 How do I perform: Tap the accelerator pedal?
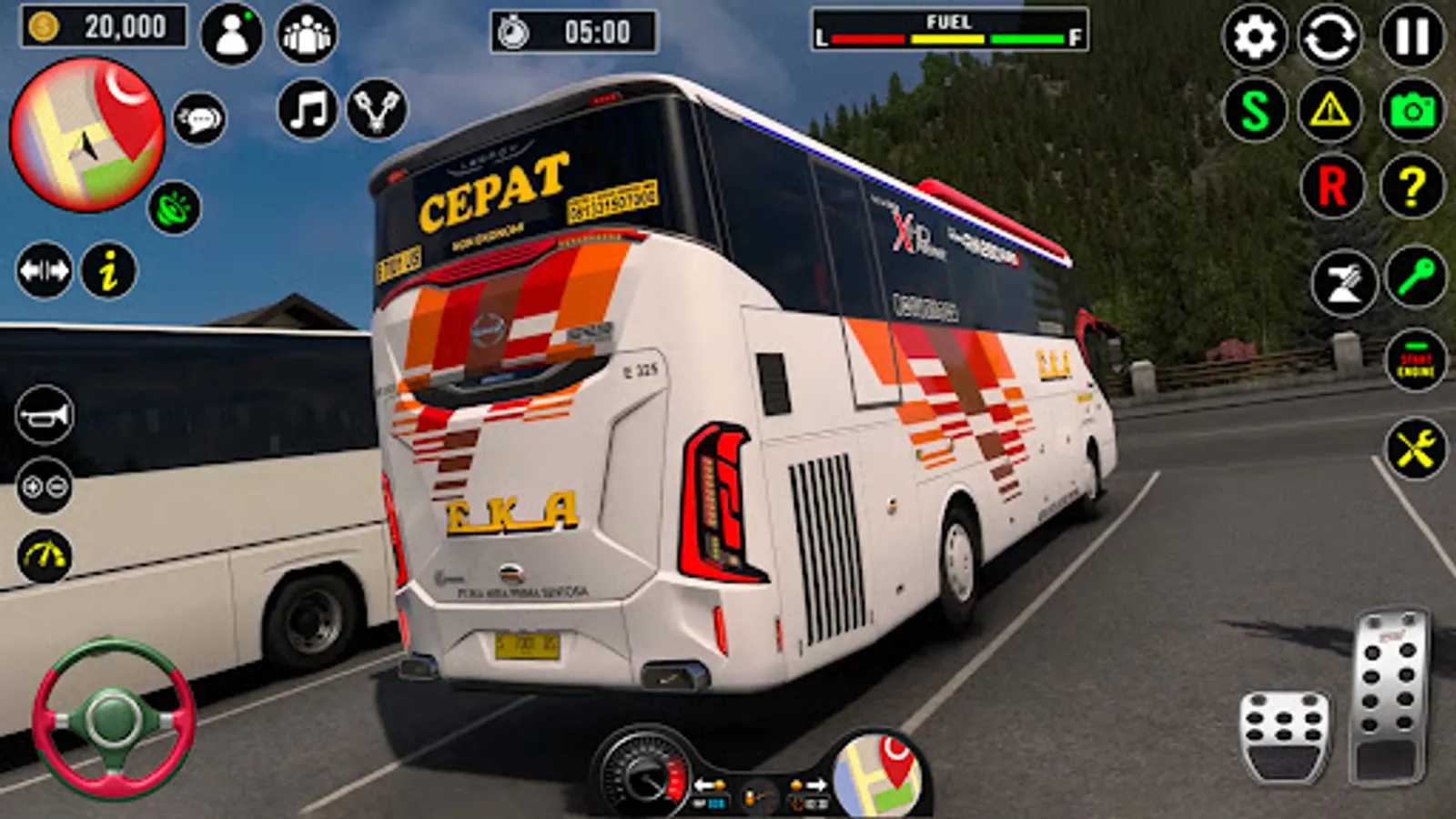click(1390, 696)
